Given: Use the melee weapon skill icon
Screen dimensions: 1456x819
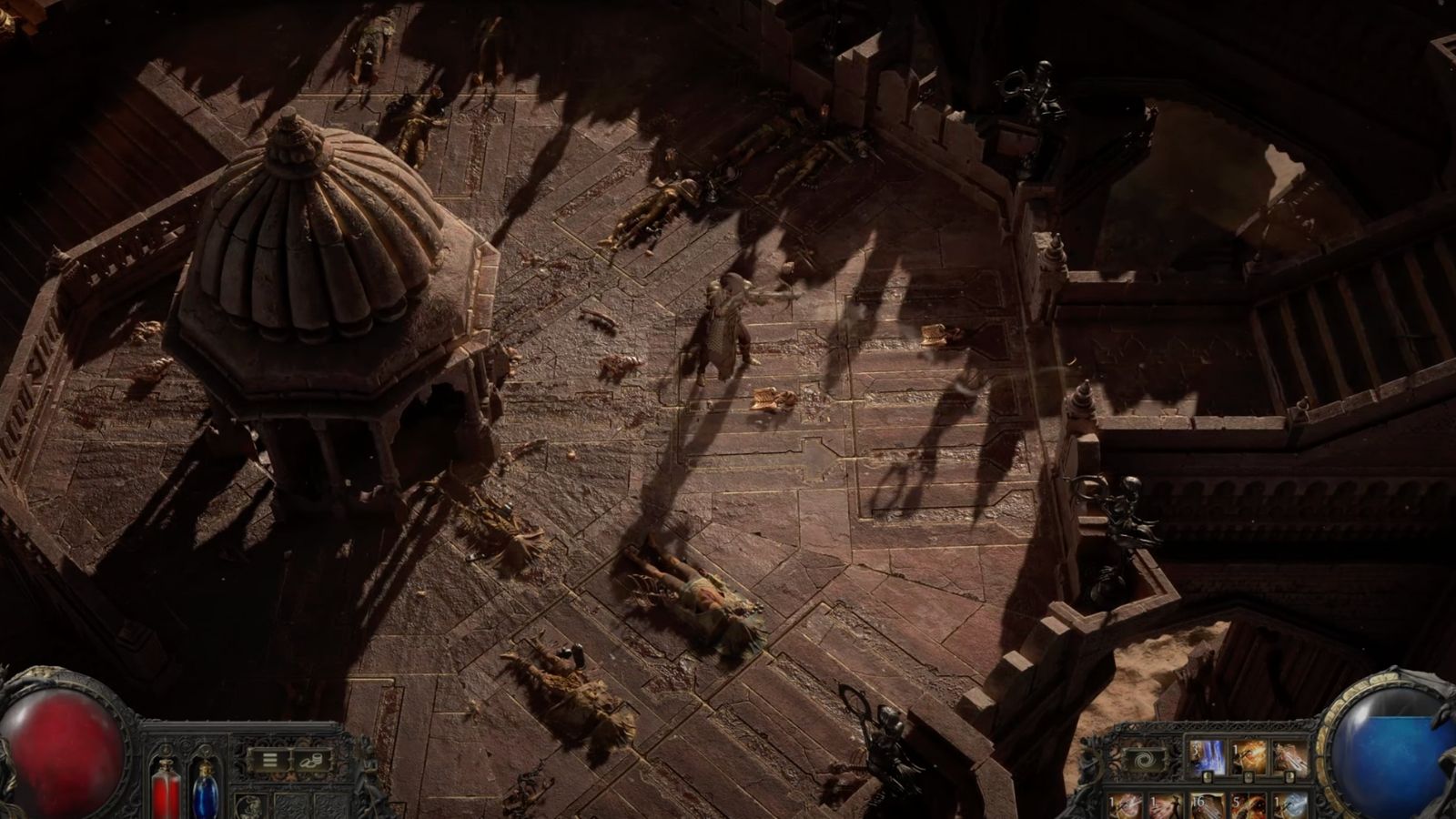Looking at the screenshot, I should (x=1292, y=753).
